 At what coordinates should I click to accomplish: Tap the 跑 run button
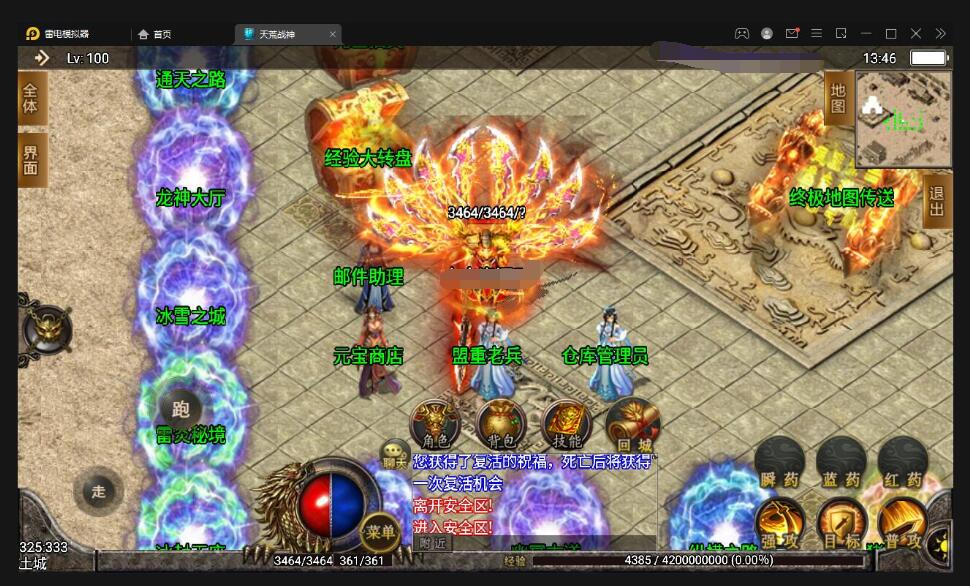180,408
